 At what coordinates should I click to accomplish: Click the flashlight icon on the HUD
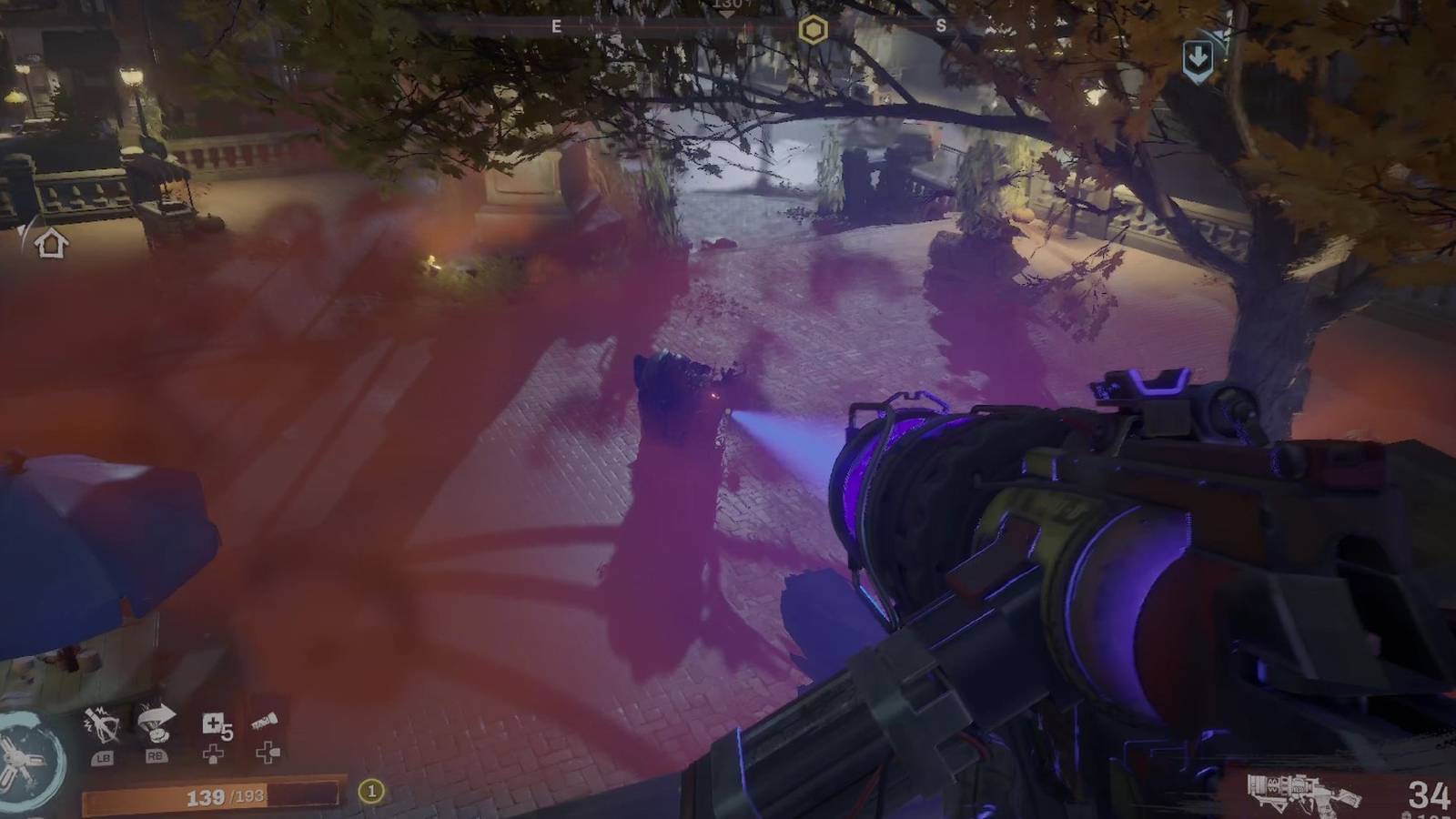(265, 719)
